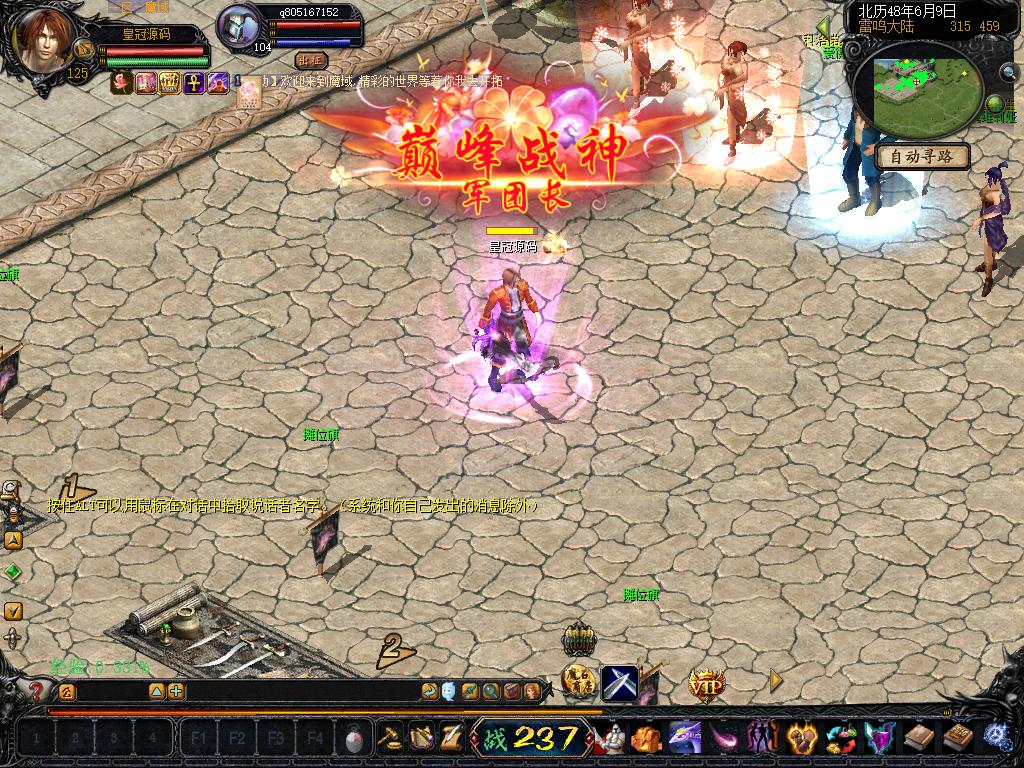1024x768 pixels.
Task: Click the red question mark help button
Action: (x=36, y=690)
